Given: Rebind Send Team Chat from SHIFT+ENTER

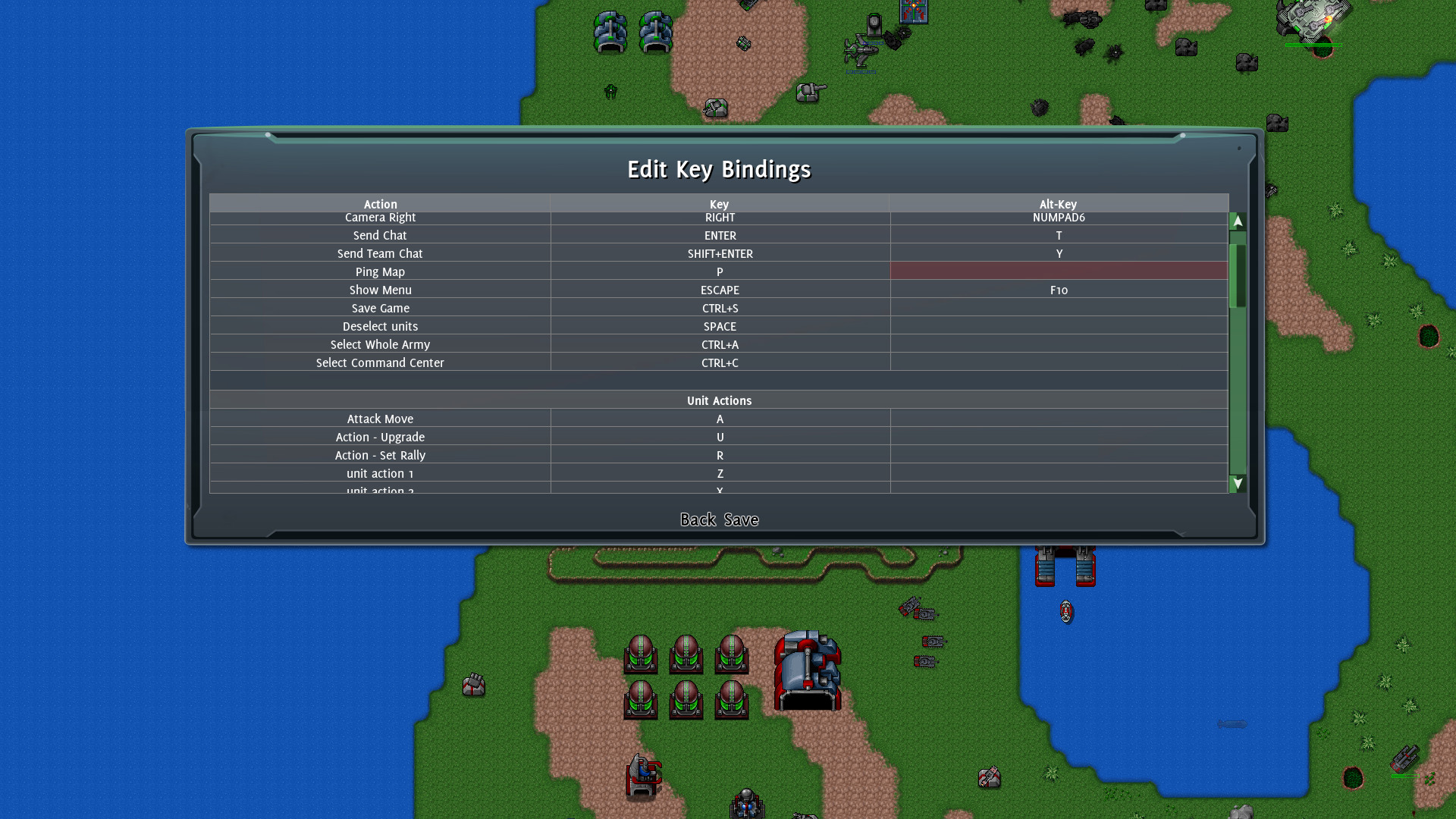Looking at the screenshot, I should tap(719, 253).
